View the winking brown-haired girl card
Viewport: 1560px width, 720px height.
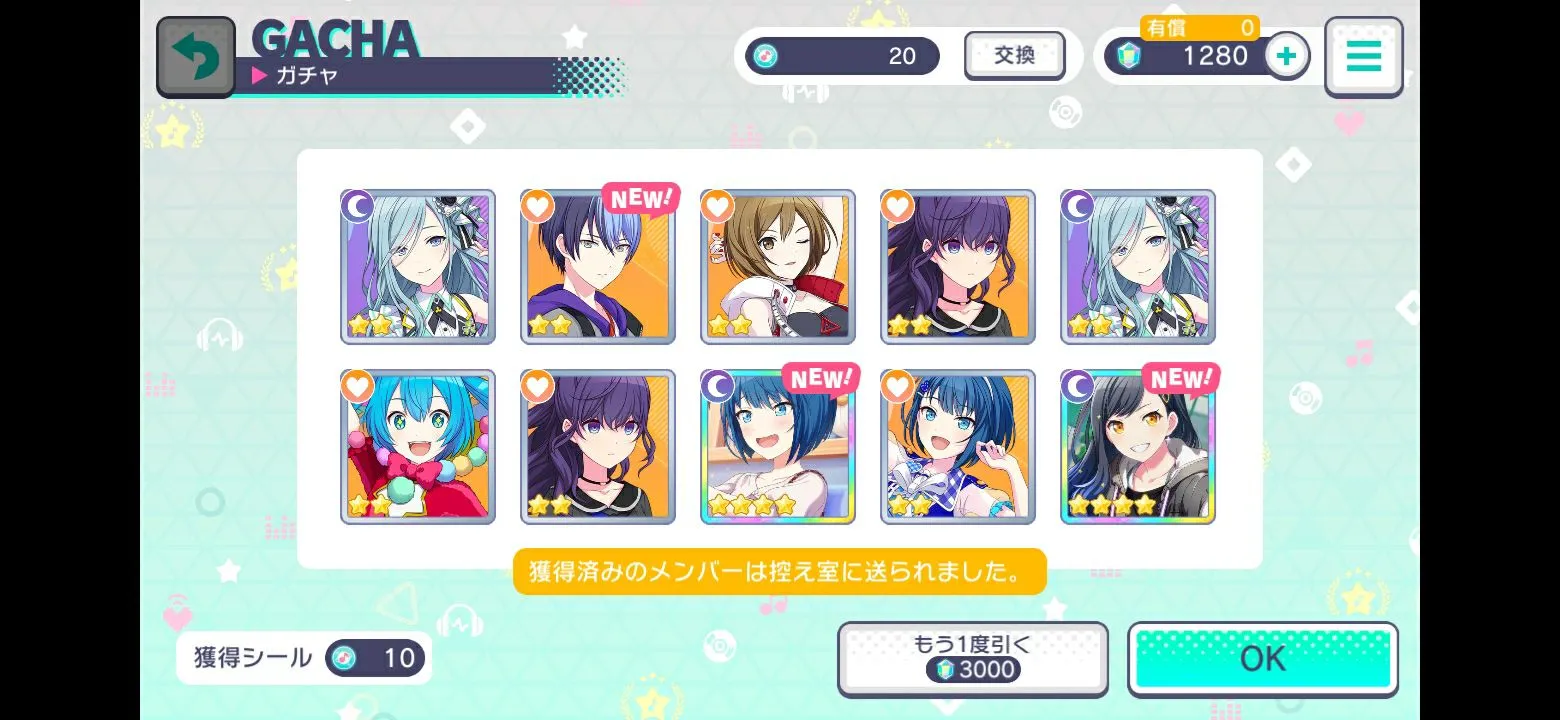click(x=778, y=267)
